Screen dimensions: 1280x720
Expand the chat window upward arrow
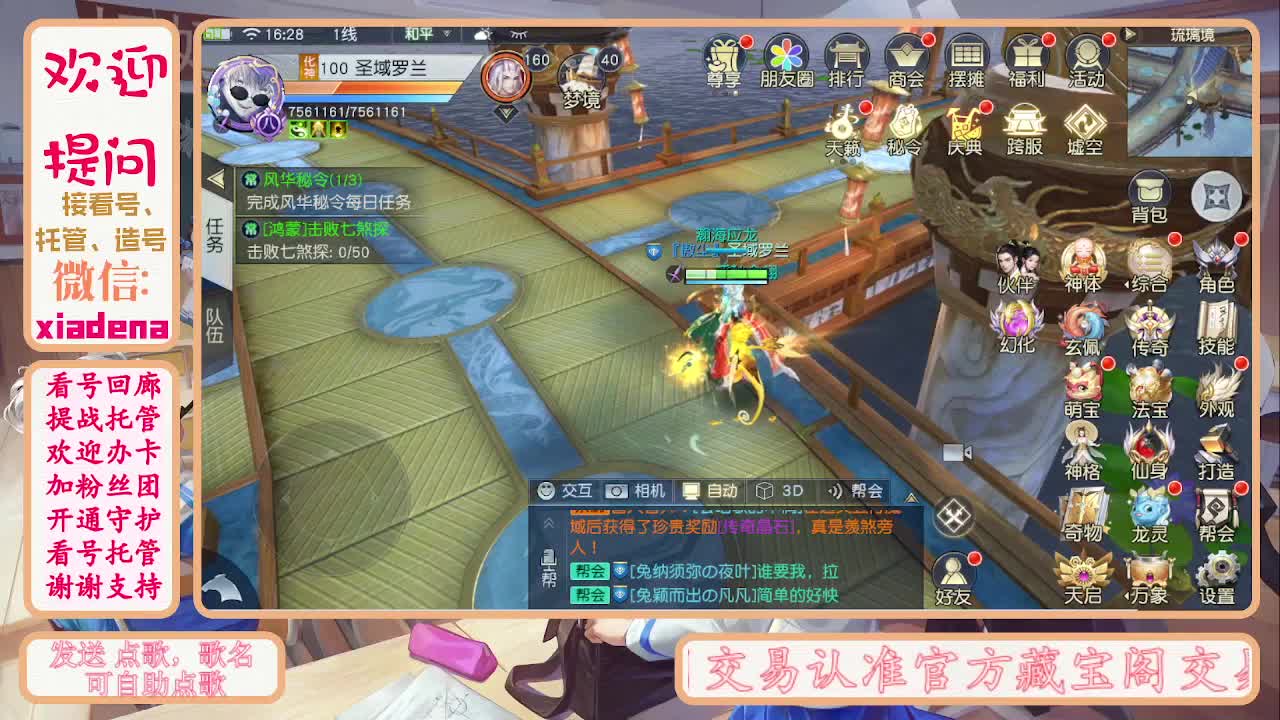click(911, 497)
